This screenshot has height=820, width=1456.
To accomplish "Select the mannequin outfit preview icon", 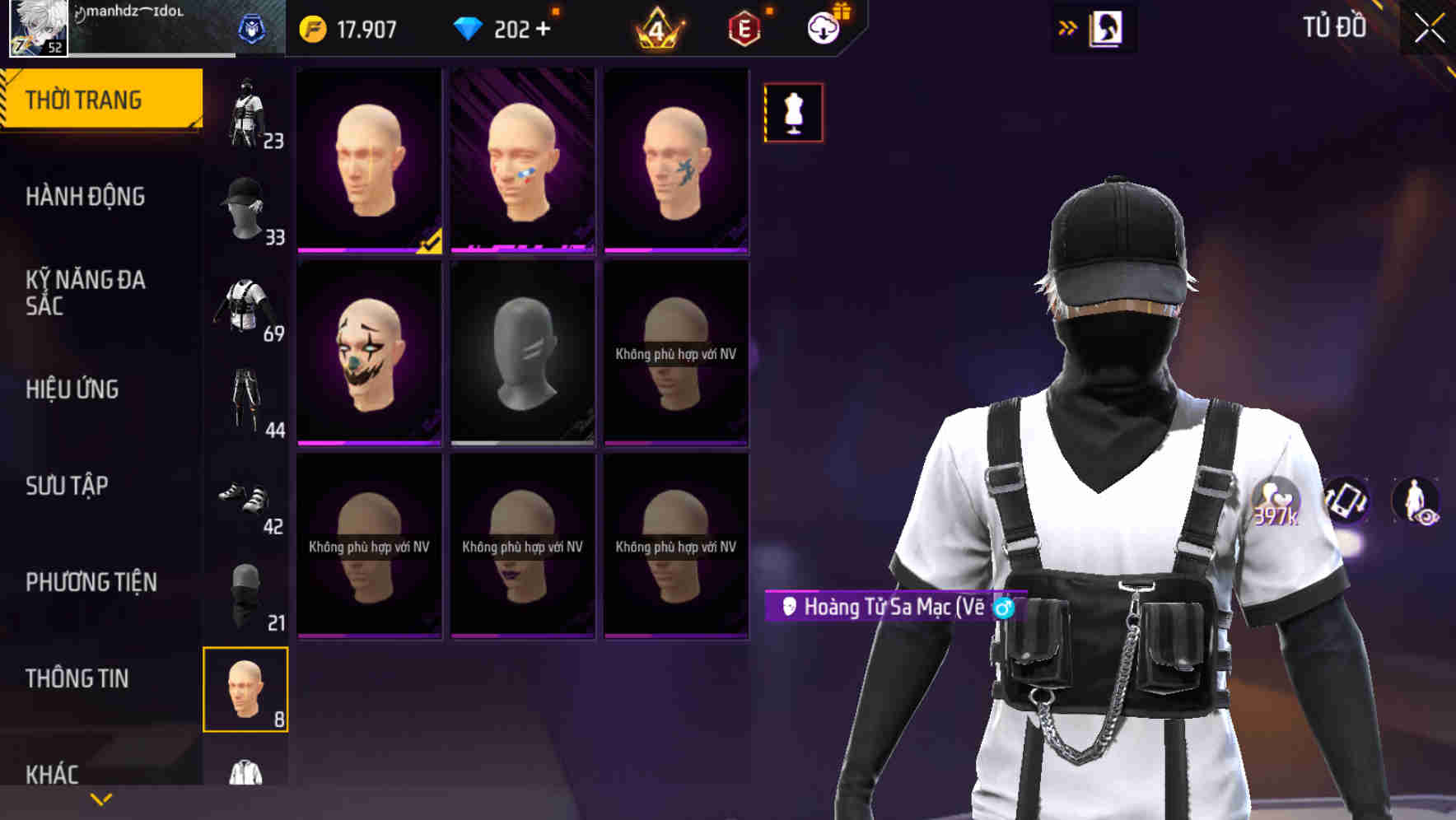I will (x=793, y=112).
